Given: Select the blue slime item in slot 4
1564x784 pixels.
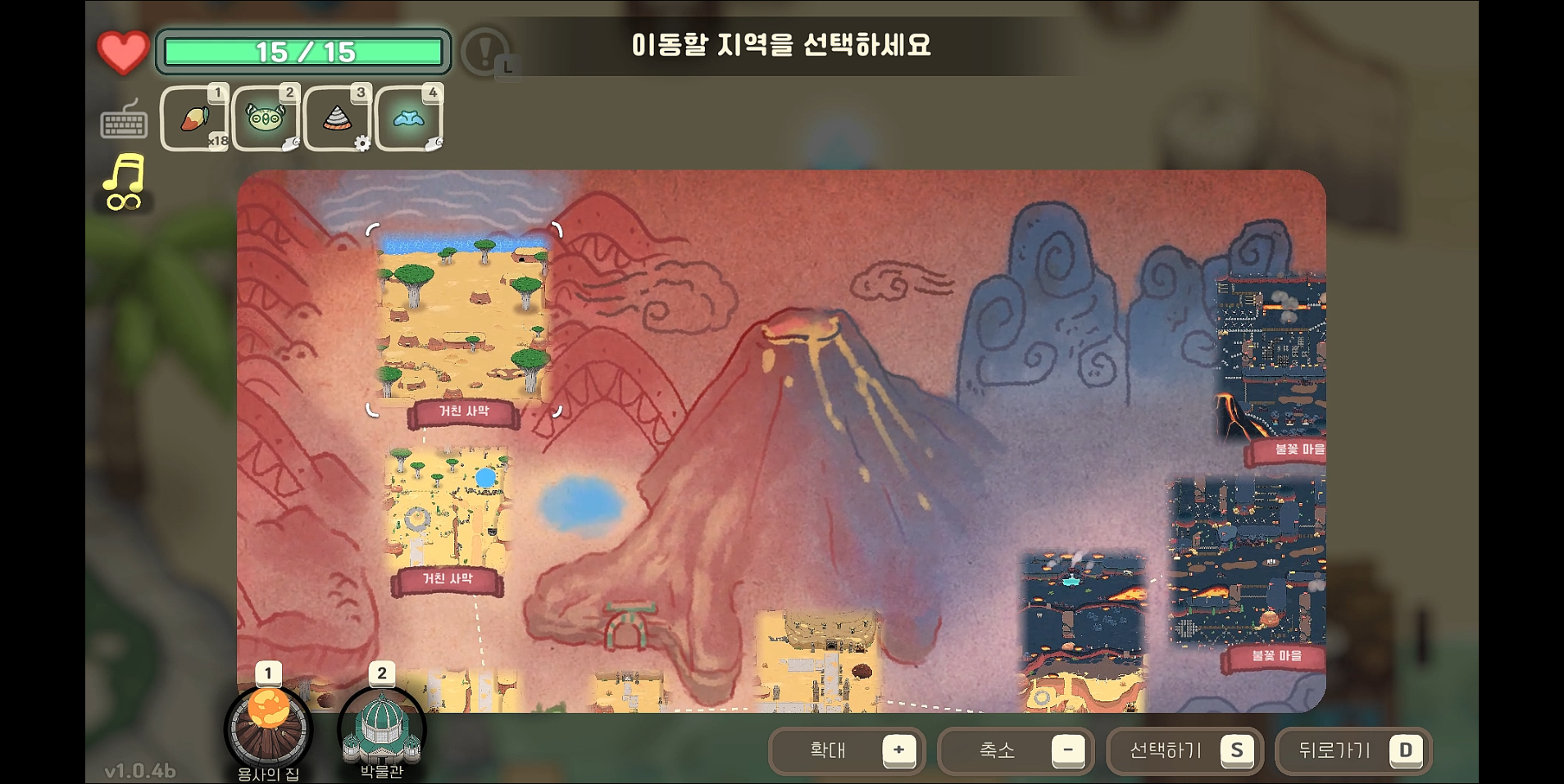Looking at the screenshot, I should (408, 118).
